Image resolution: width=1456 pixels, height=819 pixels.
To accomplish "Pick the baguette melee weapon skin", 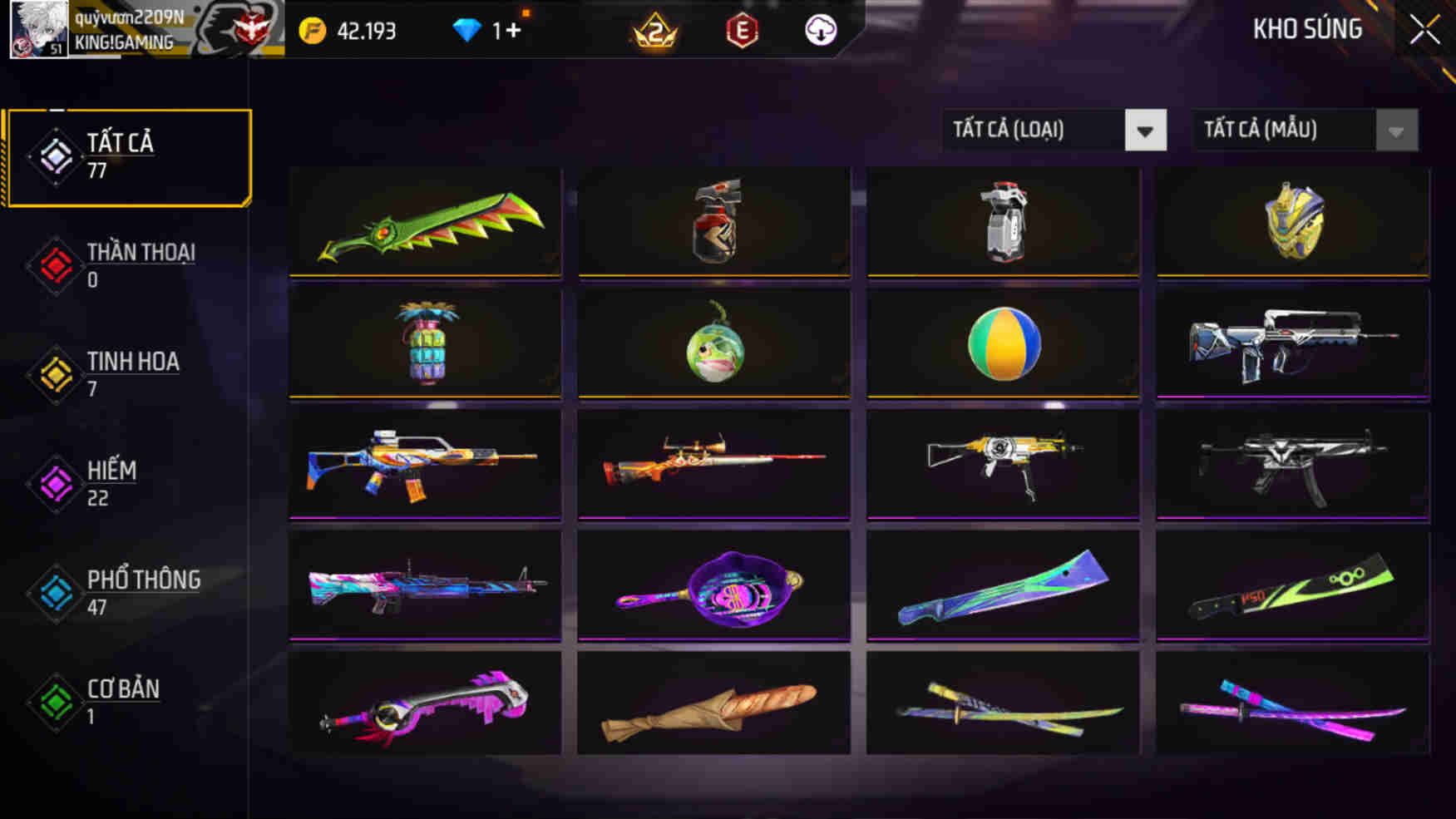I will tap(714, 707).
